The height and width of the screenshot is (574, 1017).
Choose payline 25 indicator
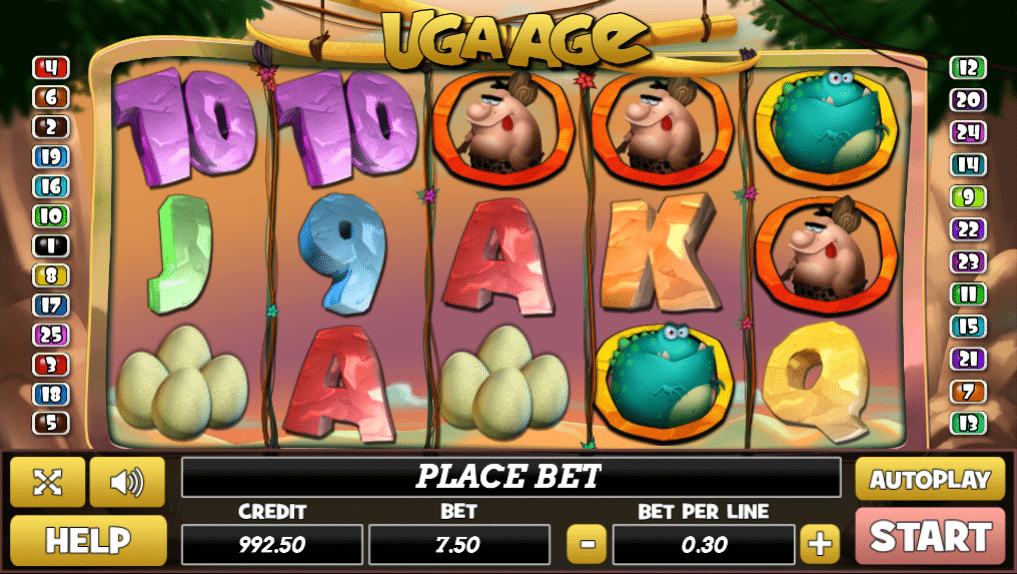(x=50, y=335)
